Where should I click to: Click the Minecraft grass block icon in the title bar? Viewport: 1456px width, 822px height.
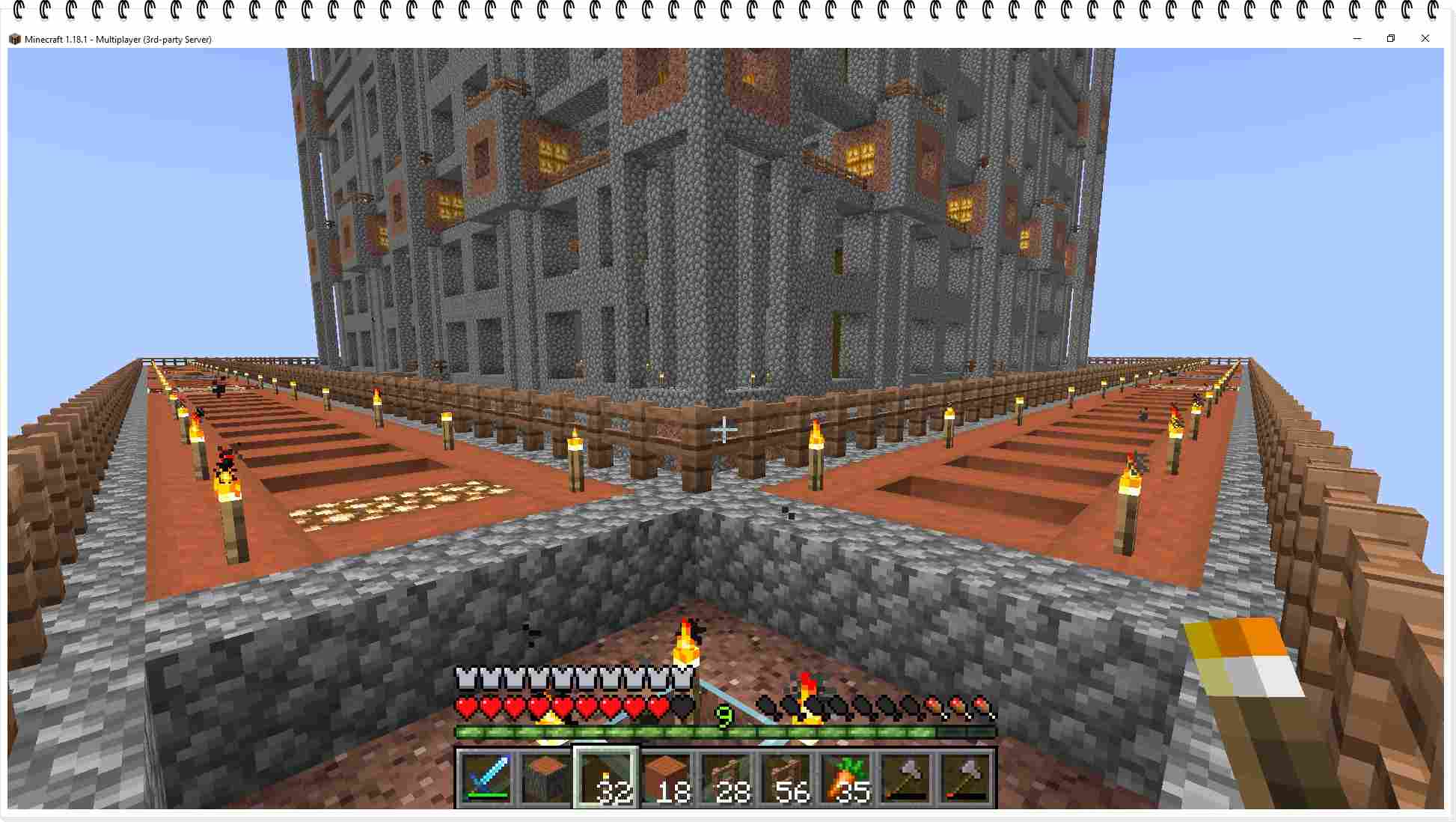(x=15, y=39)
